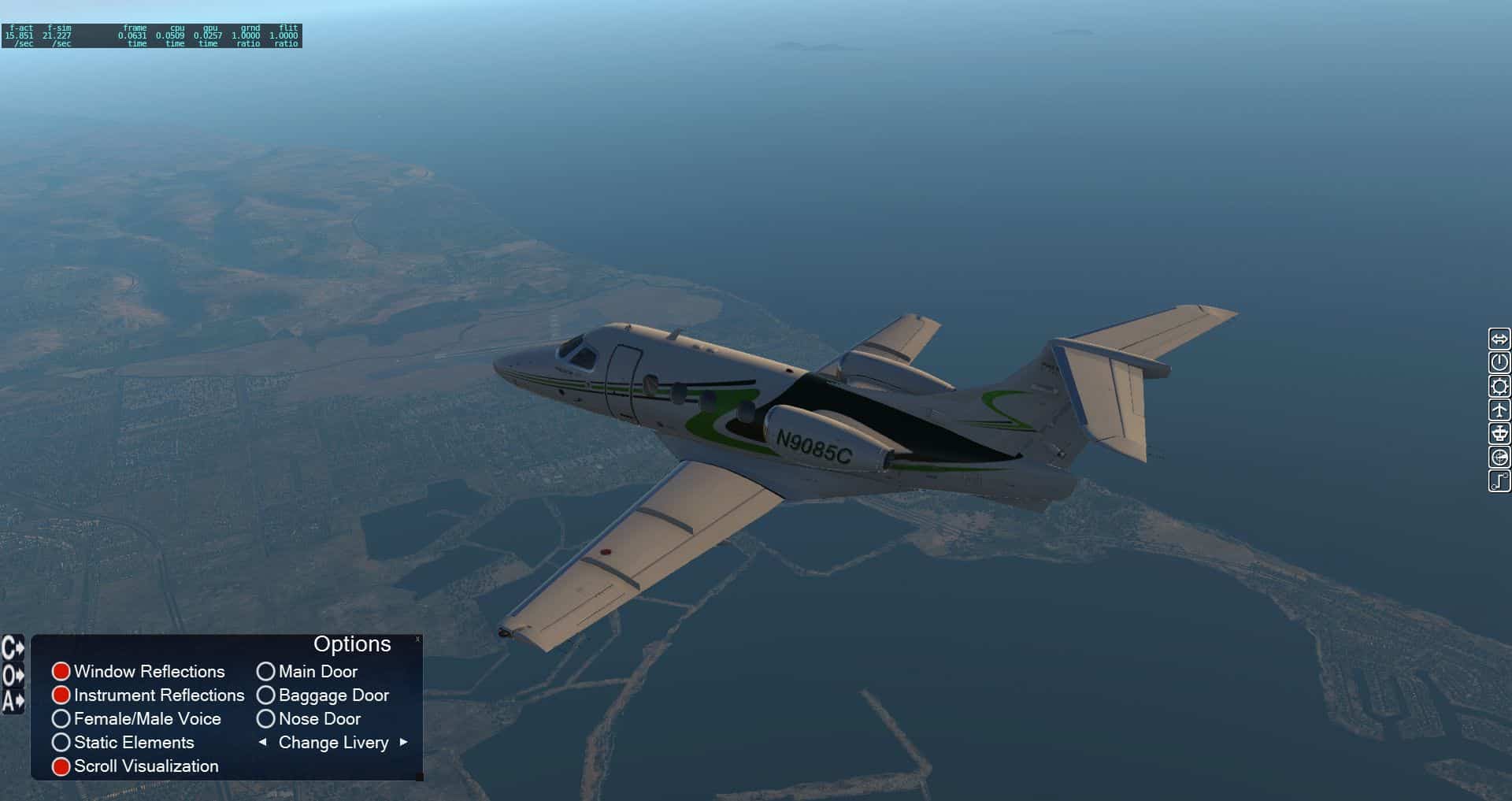
Task: Open the gear settings icon
Action: (x=1499, y=386)
